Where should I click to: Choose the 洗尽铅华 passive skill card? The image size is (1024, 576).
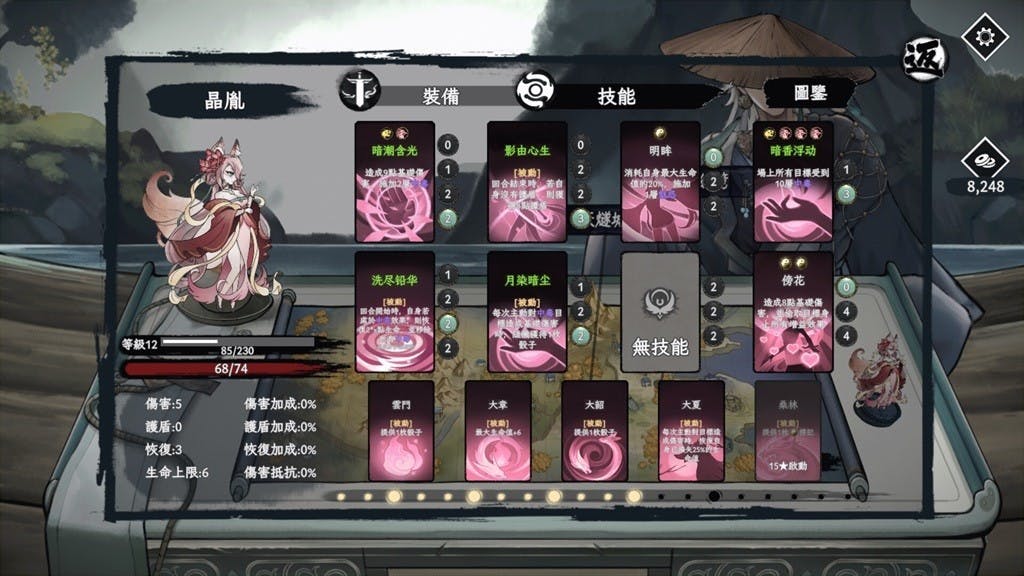(395, 311)
